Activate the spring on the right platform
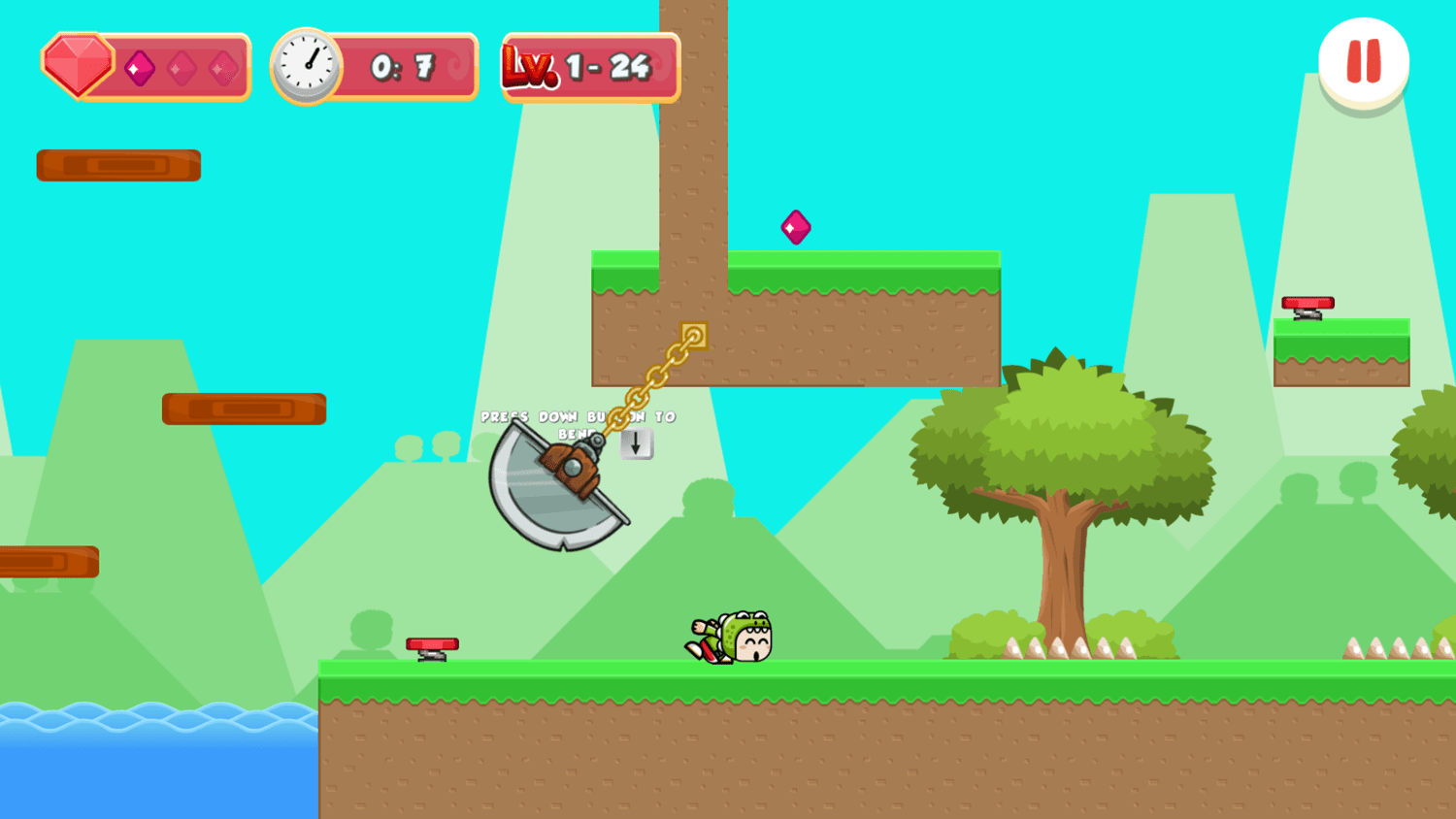The image size is (1456, 819). coord(1307,305)
